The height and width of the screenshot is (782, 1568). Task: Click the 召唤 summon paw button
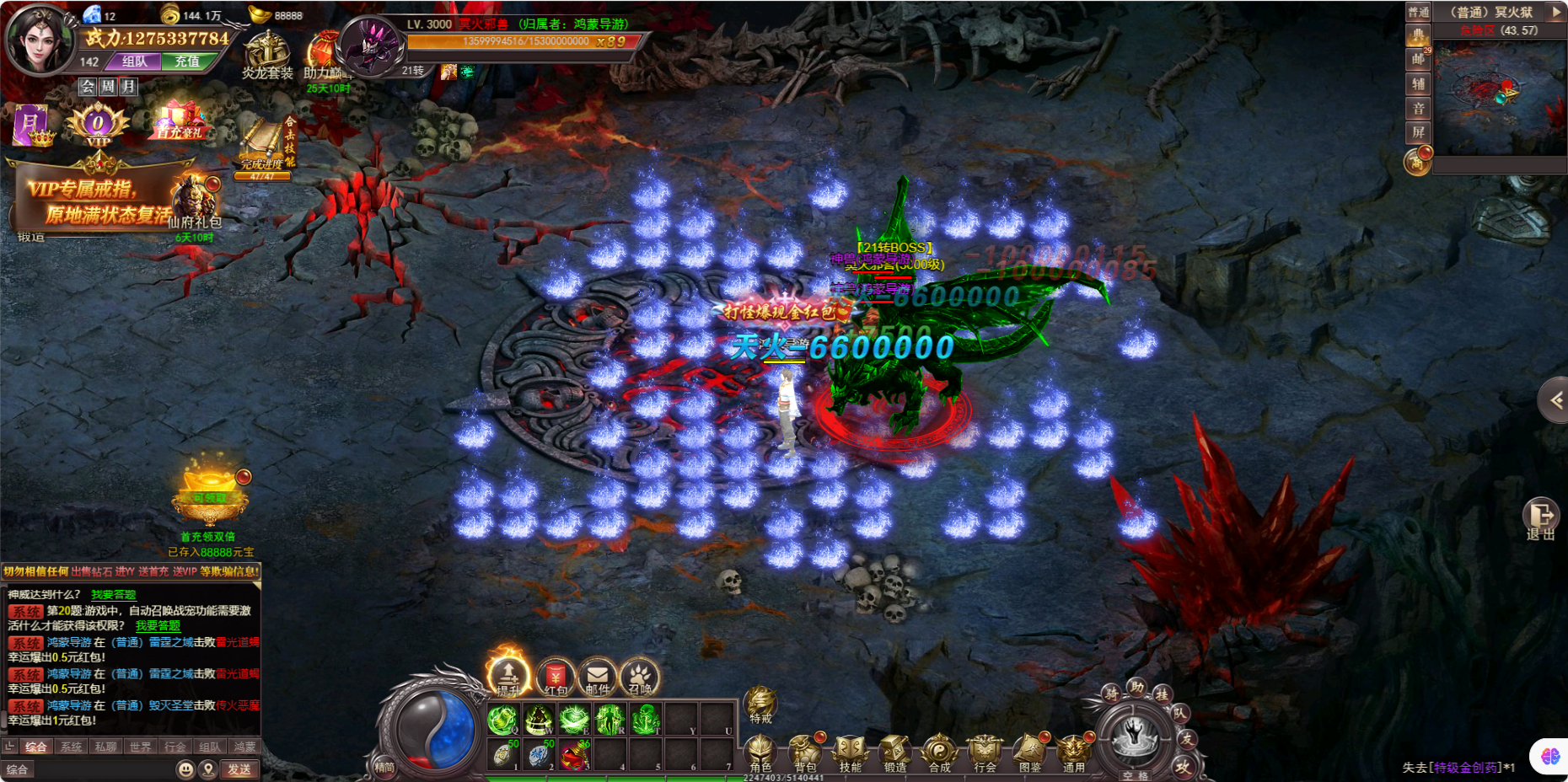tap(639, 677)
